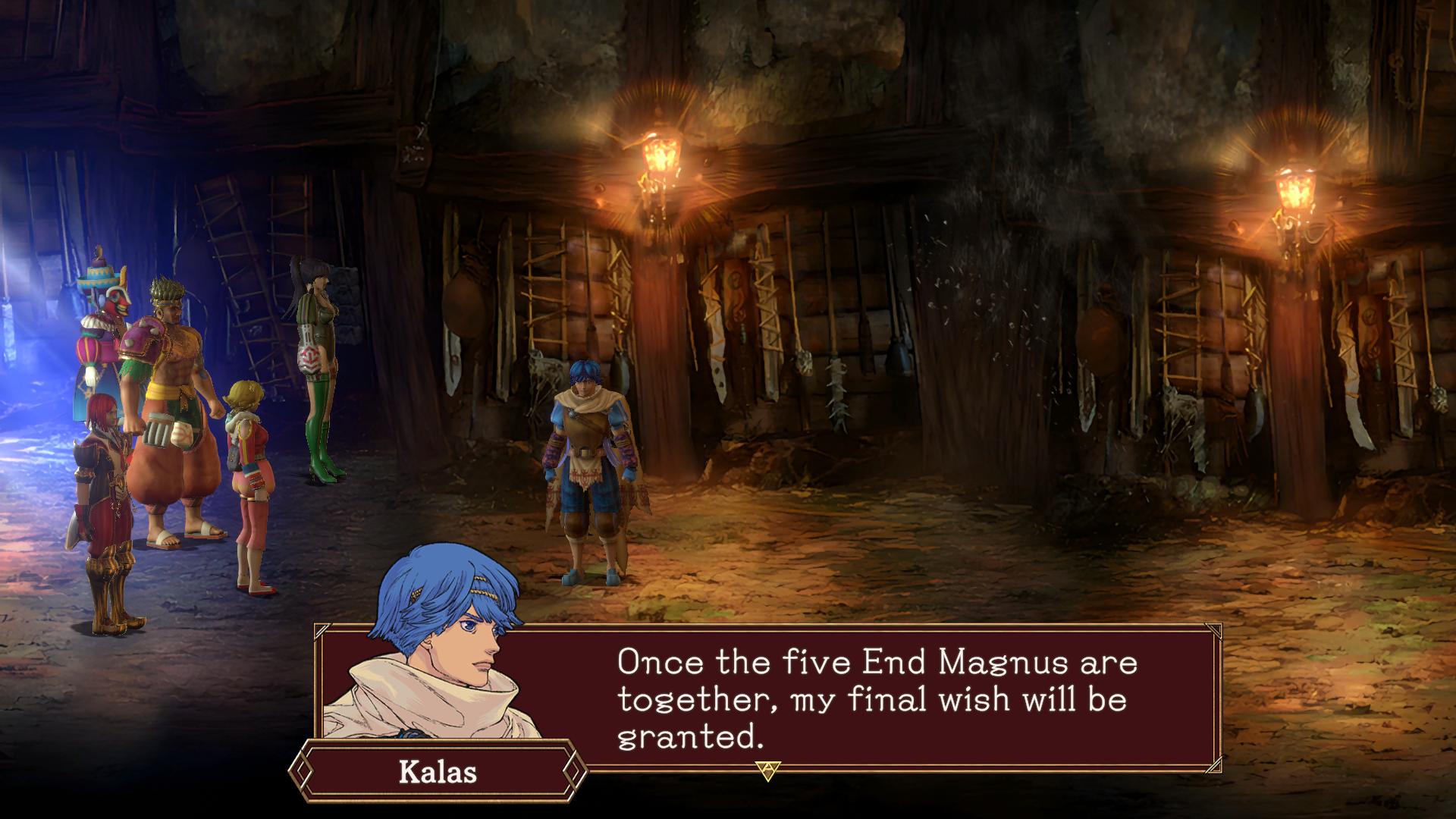Advance dialogue with the golden continue arrow
This screenshot has height=819, width=1456.
pos(767,770)
